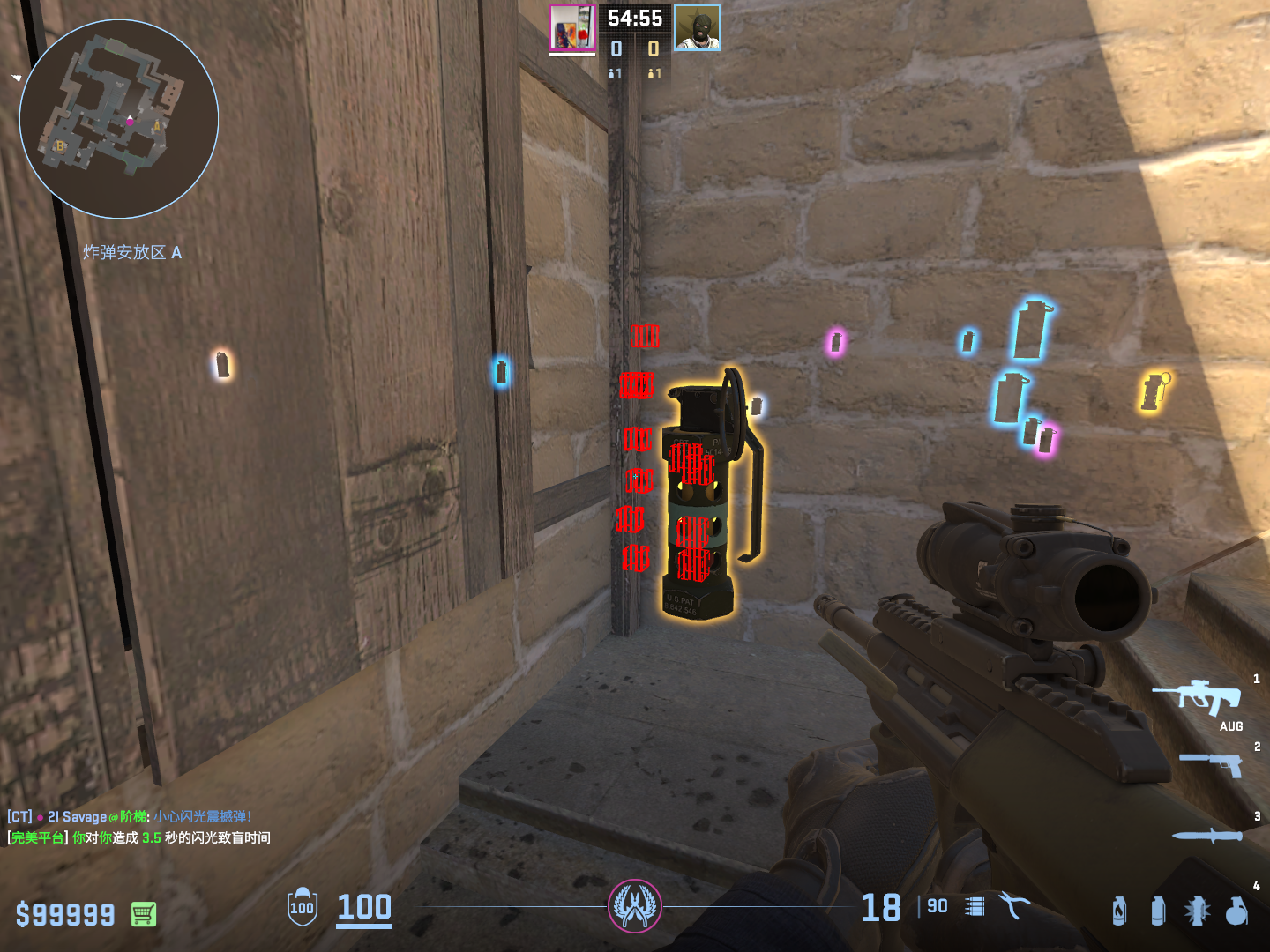This screenshot has height=952, width=1270.
Task: Select the knife weapon slot
Action: click(x=1207, y=836)
